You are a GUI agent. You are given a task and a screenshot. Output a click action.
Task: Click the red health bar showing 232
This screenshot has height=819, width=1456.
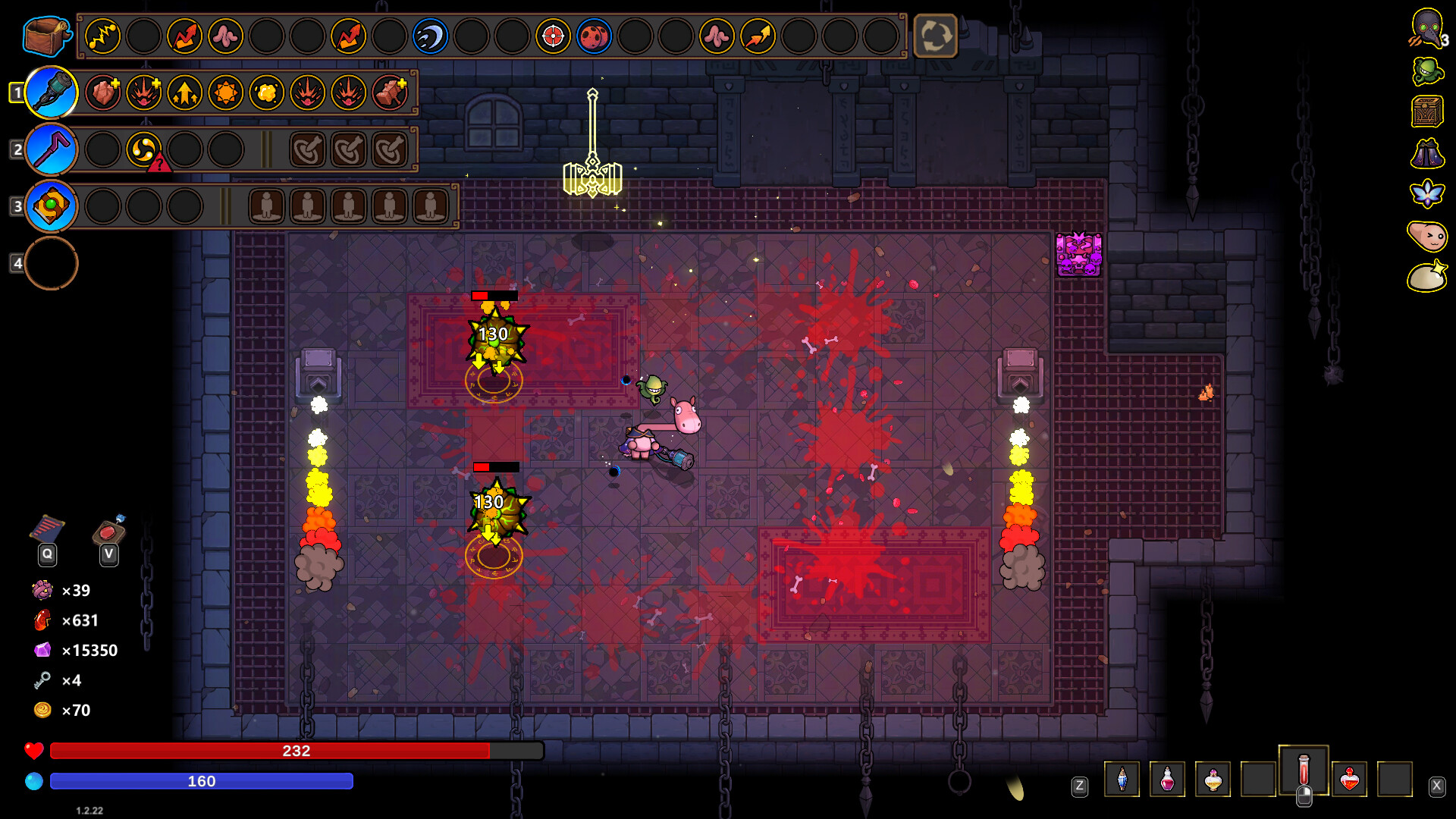pos(296,752)
